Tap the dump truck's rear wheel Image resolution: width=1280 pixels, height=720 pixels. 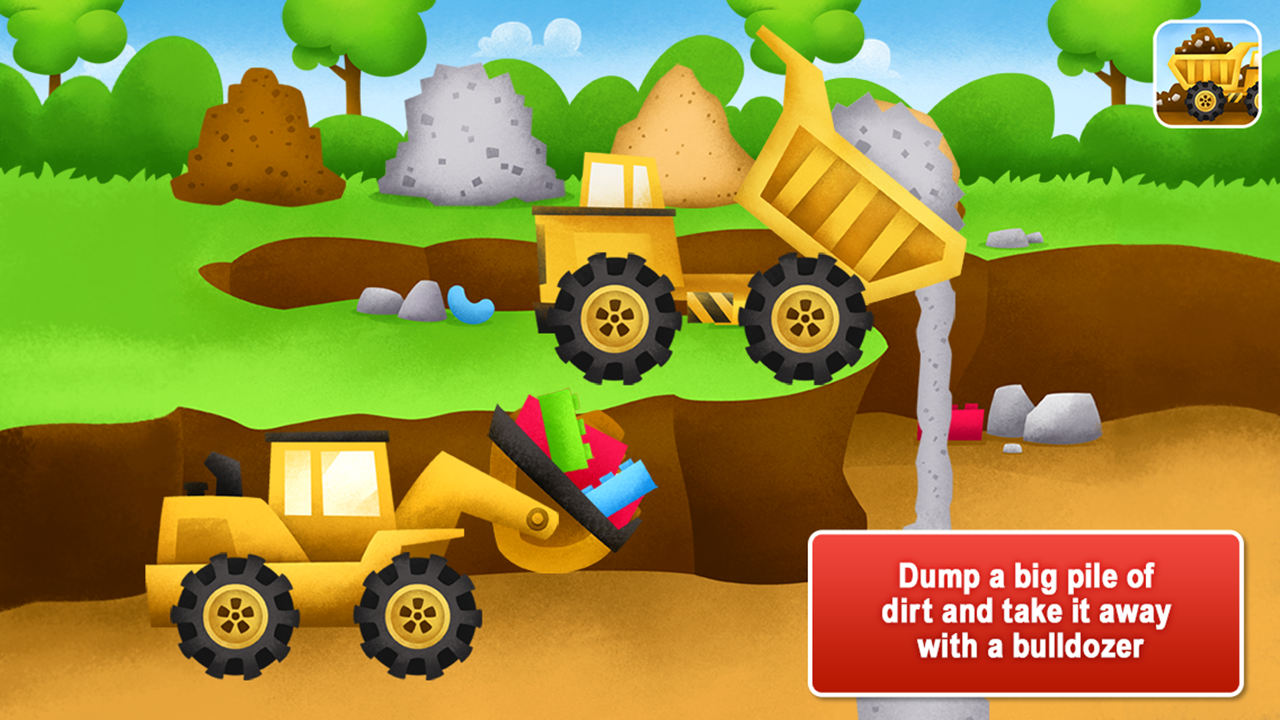[800, 320]
